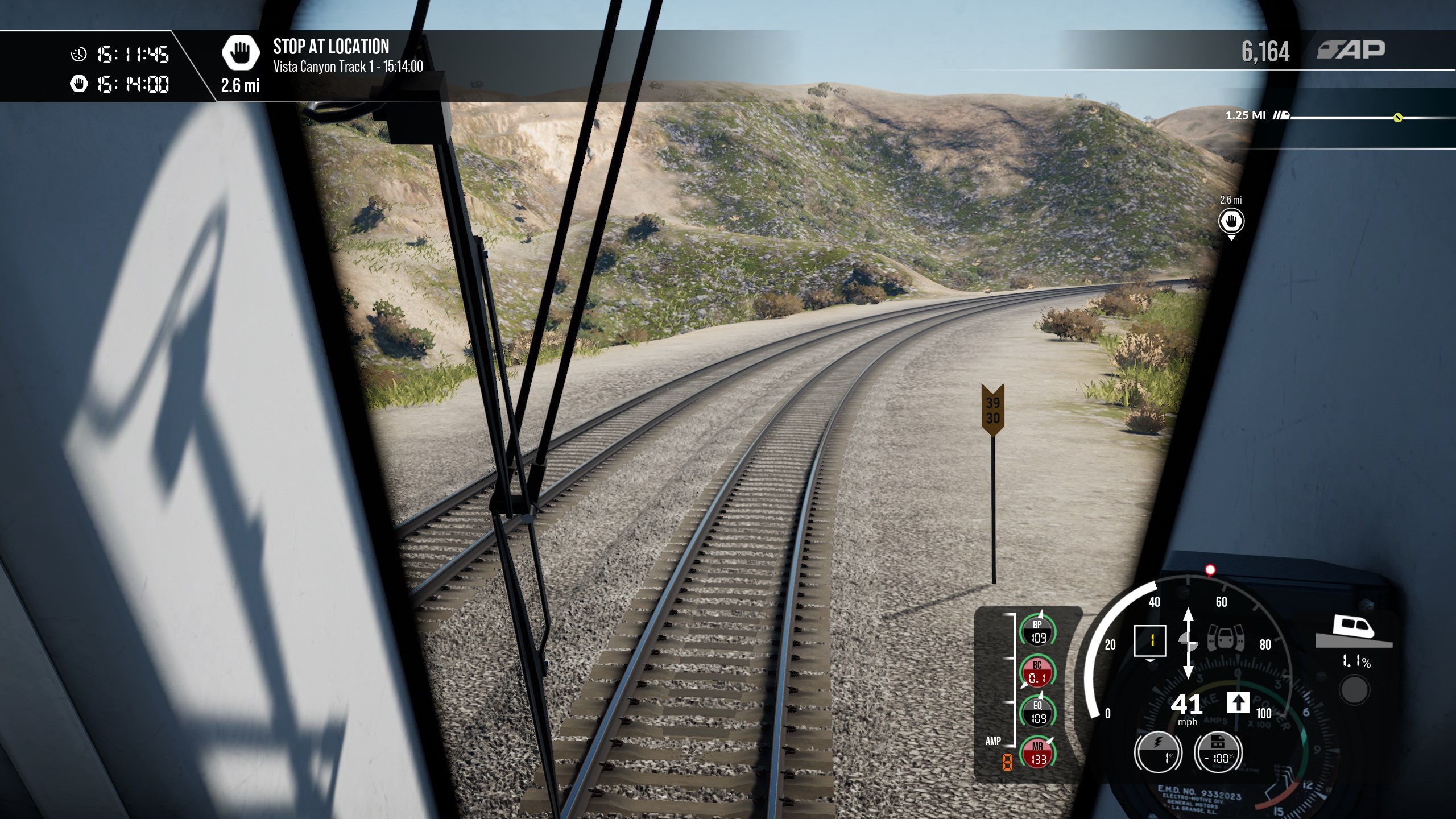Viewport: 1456px width, 819px height.
Task: Click the yellow marker on track-ahead bar
Action: pos(1397,118)
